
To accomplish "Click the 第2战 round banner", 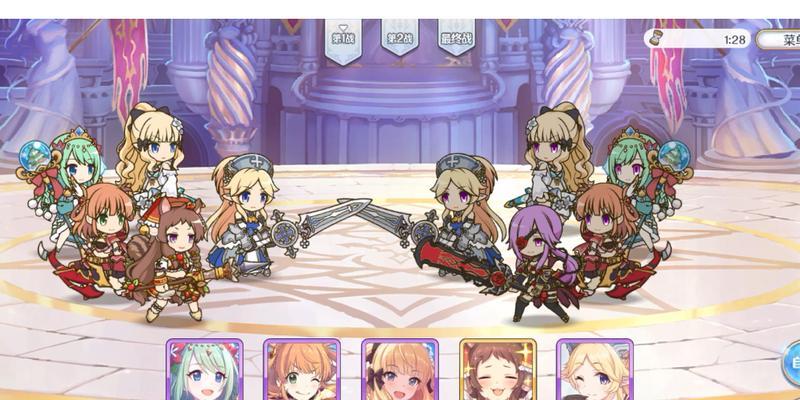I will coord(399,40).
